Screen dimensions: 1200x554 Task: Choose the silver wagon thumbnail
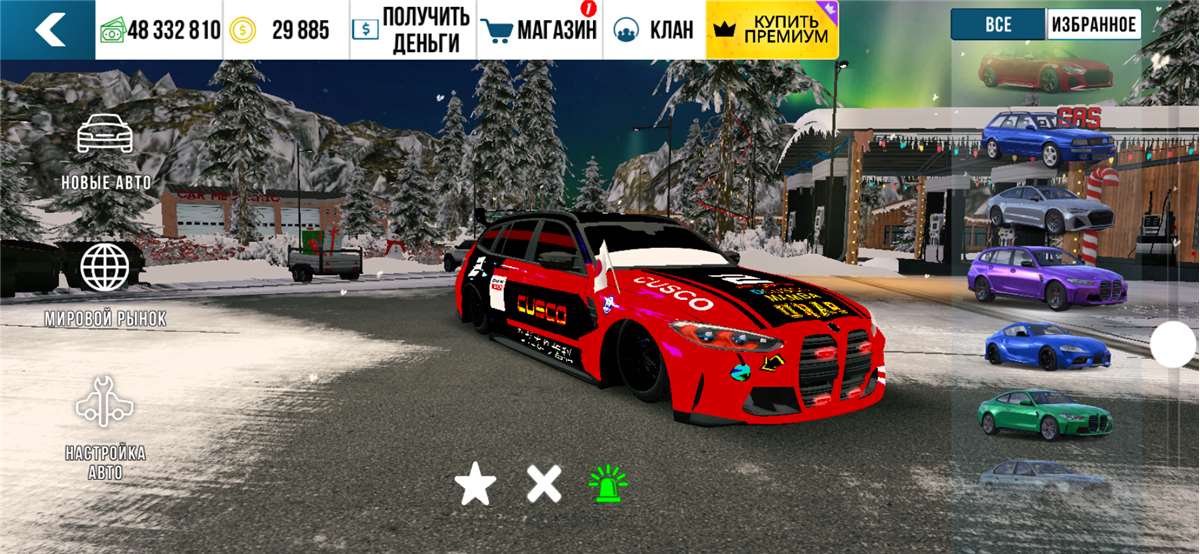click(1050, 208)
